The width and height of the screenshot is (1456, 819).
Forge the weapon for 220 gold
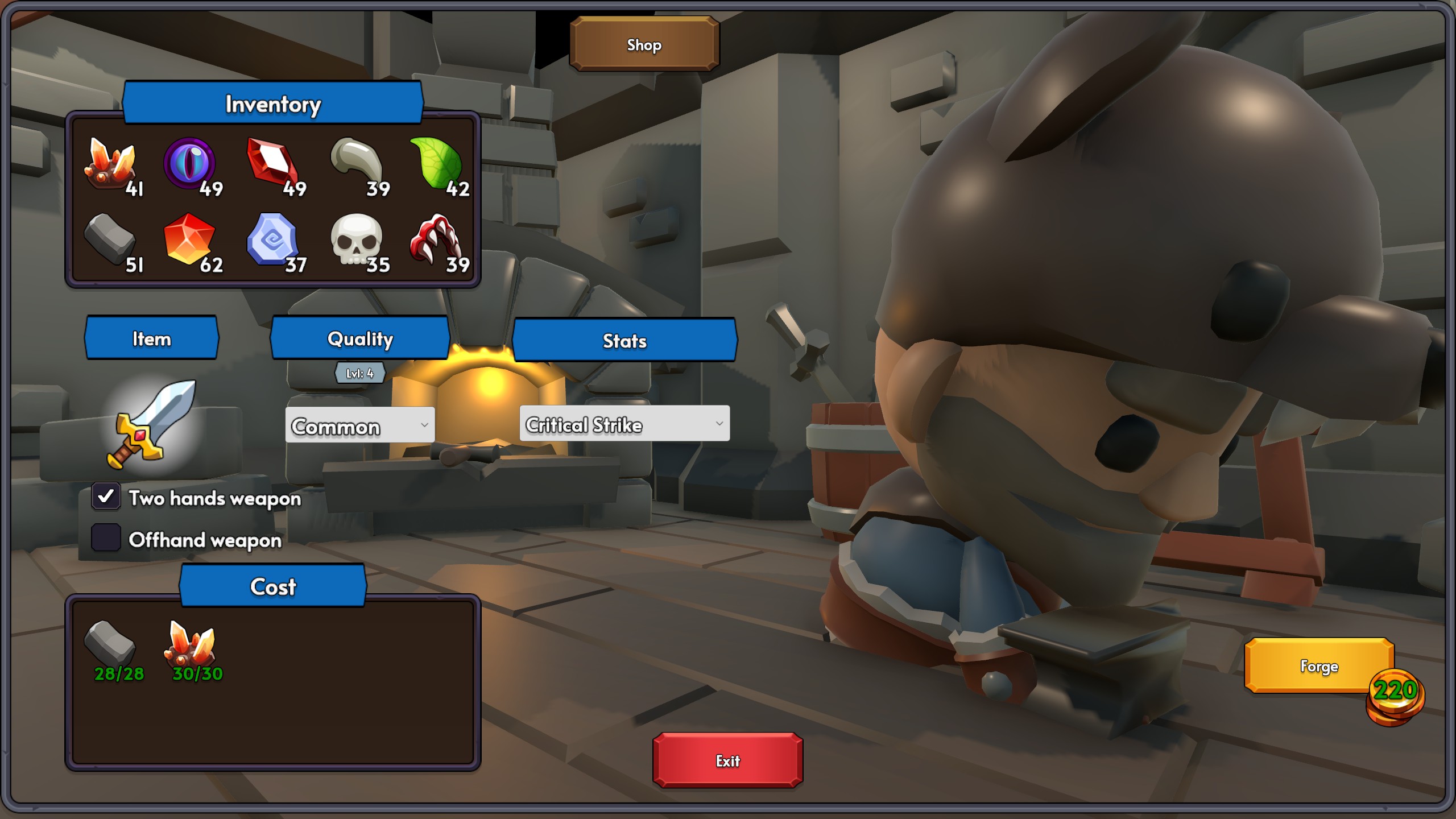pyautogui.click(x=1318, y=665)
